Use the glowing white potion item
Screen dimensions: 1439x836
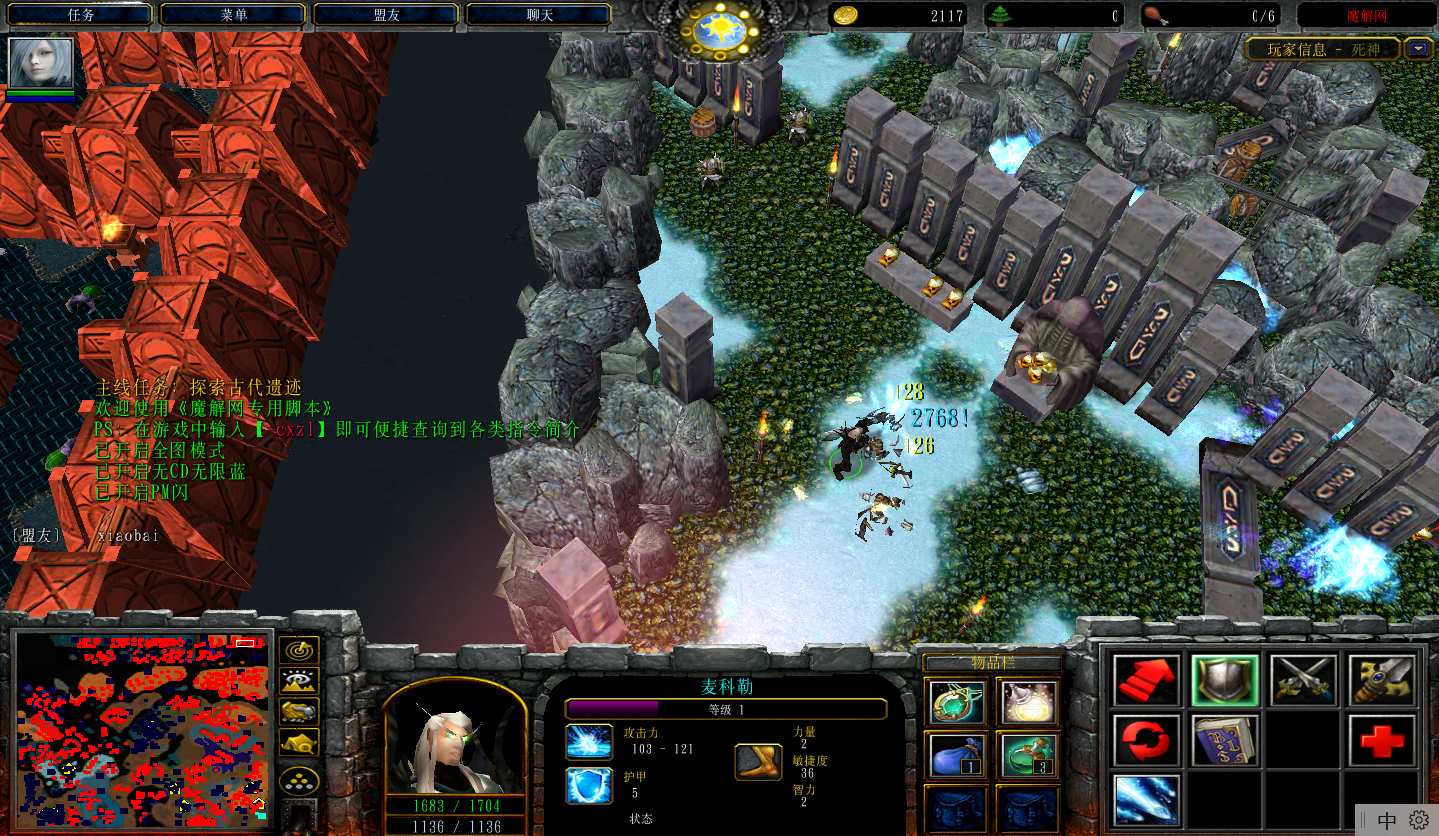click(x=1028, y=702)
